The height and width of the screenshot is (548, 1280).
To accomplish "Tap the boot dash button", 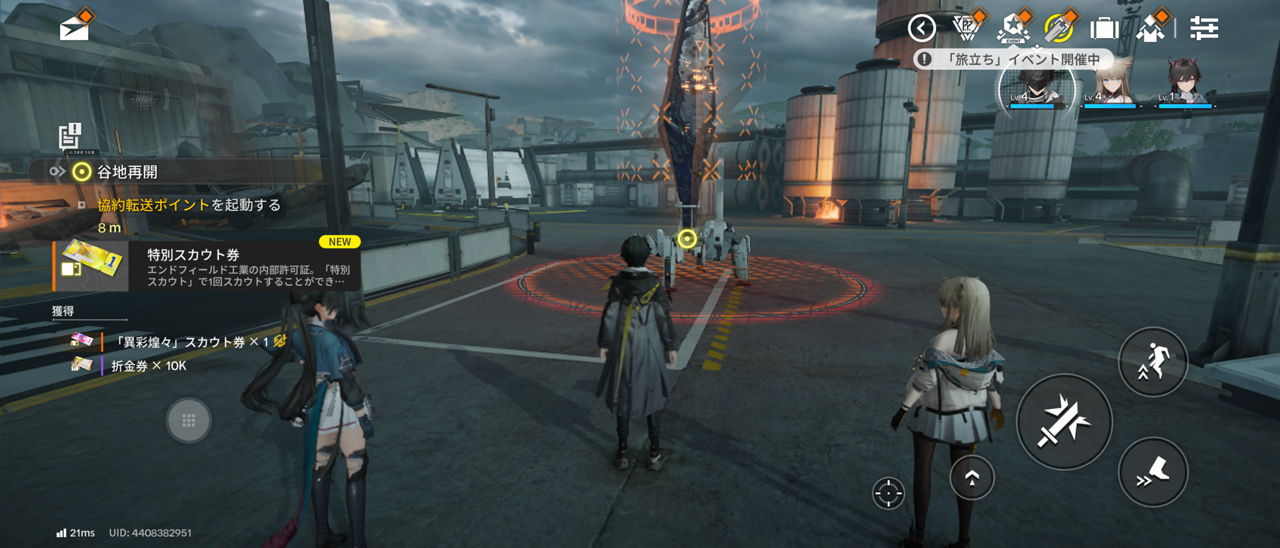I will [1152, 471].
